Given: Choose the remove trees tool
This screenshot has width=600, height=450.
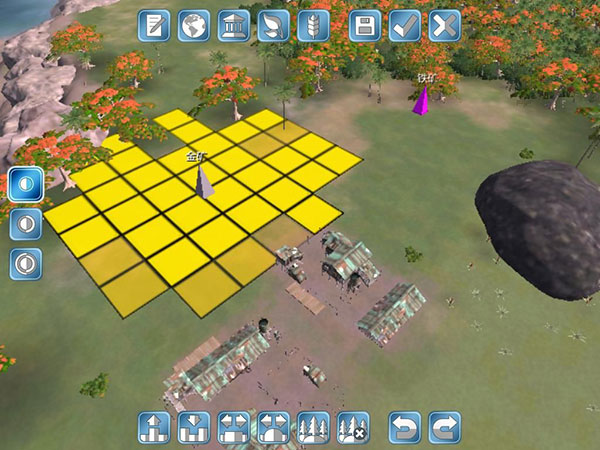Looking at the screenshot, I should coord(353,427).
